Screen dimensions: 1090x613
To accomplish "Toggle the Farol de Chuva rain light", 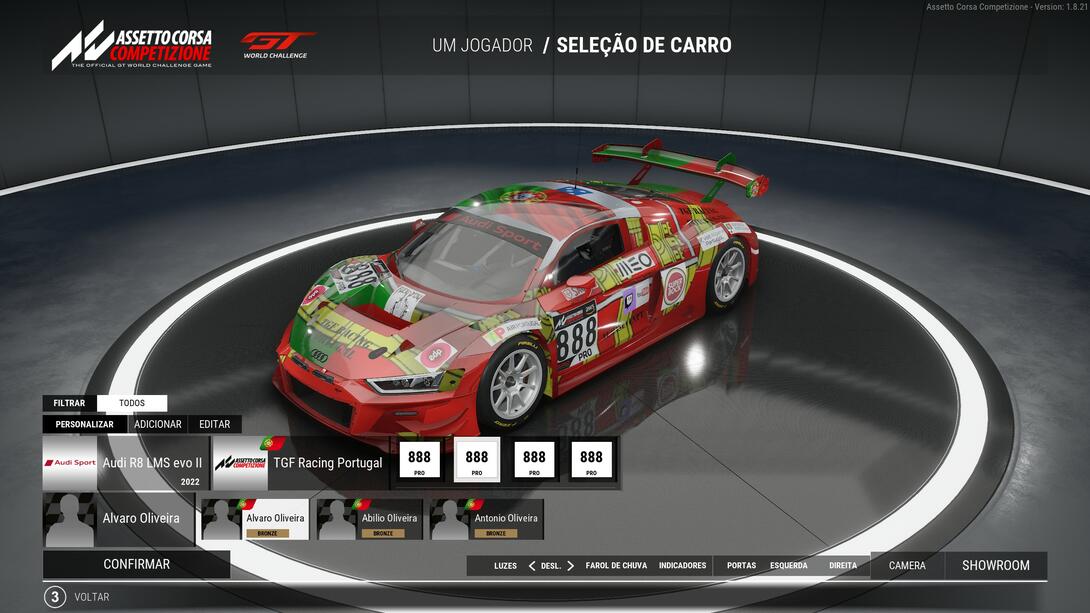I will coord(616,566).
